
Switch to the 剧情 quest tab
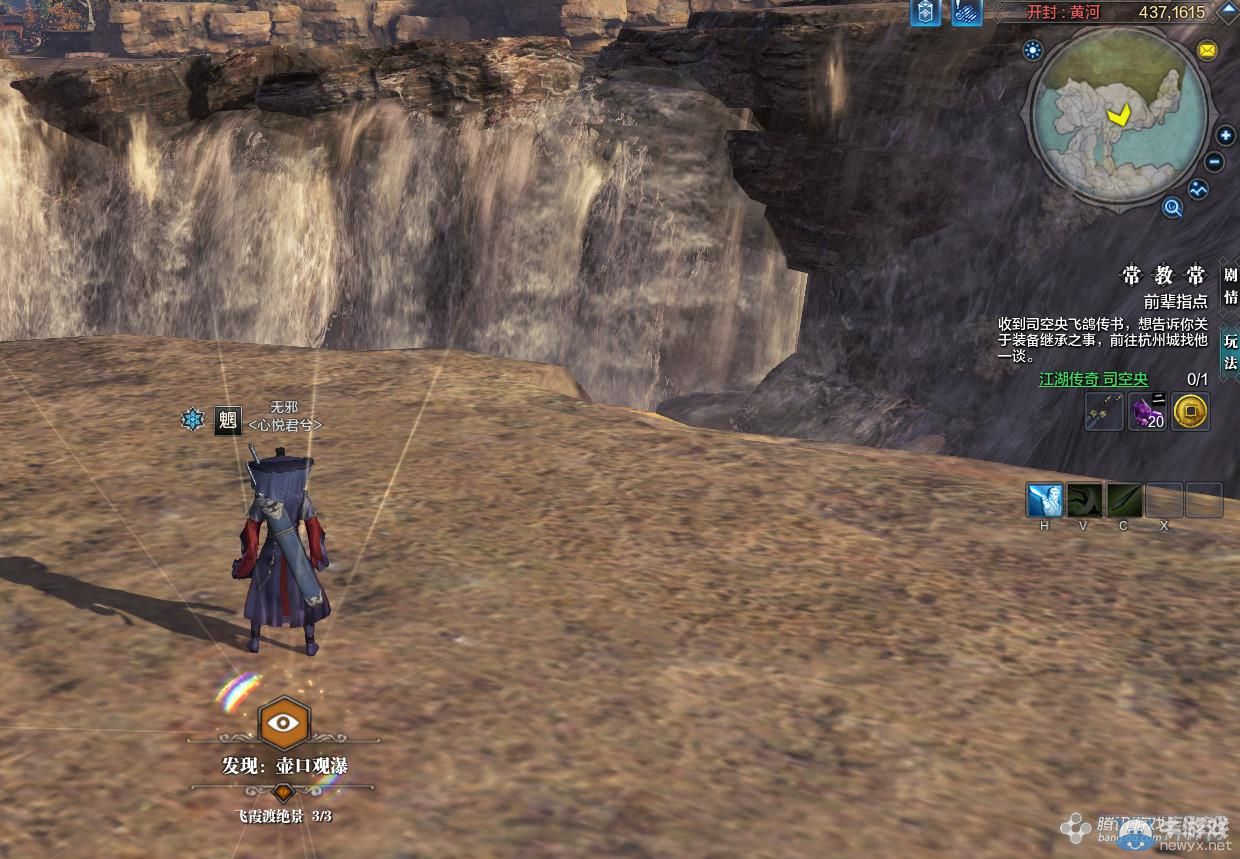pos(1230,285)
